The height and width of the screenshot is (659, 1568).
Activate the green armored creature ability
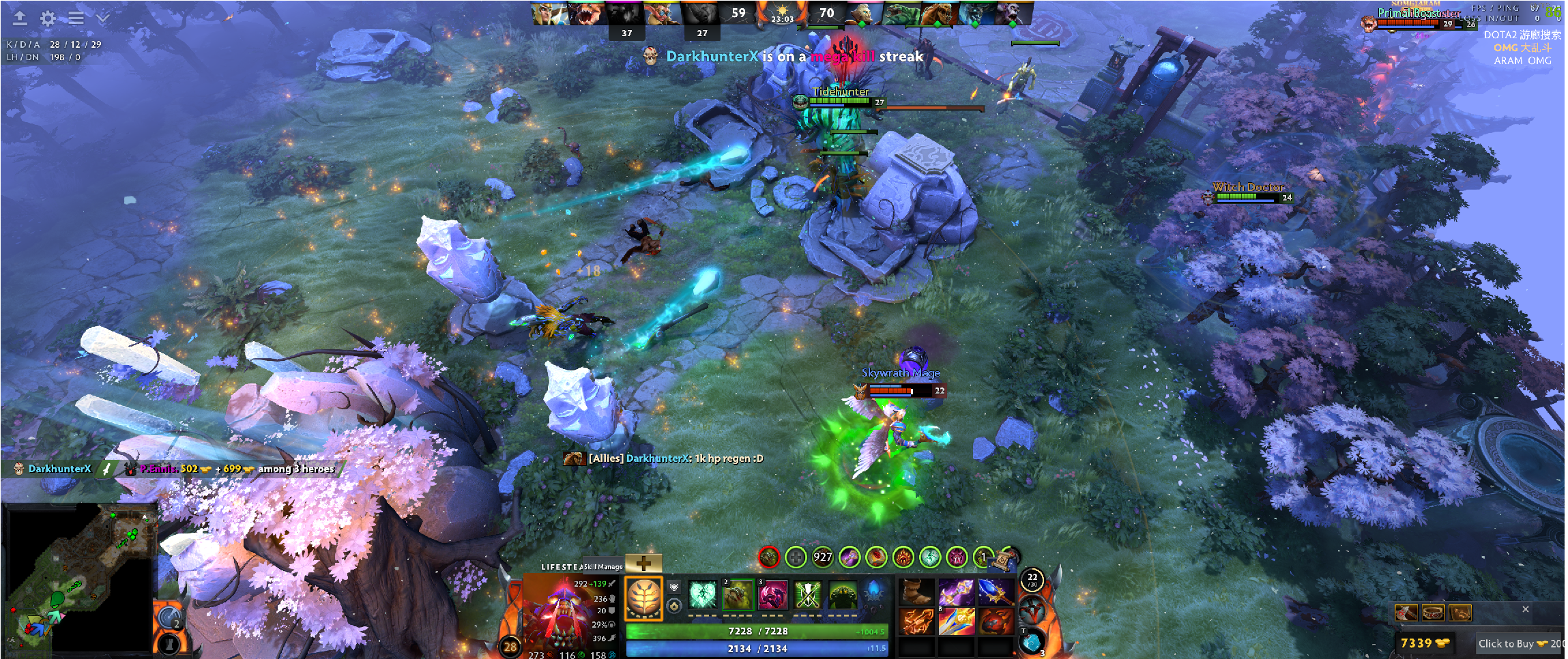[843, 595]
